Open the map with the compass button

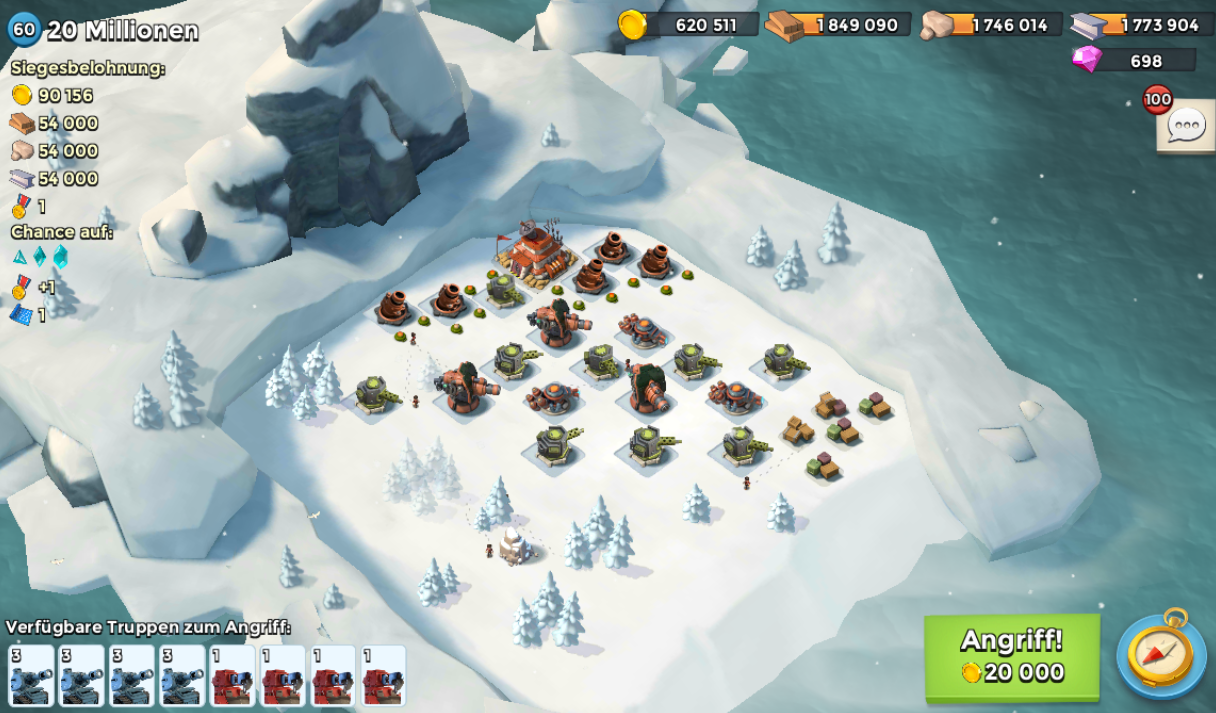[x=1161, y=654]
